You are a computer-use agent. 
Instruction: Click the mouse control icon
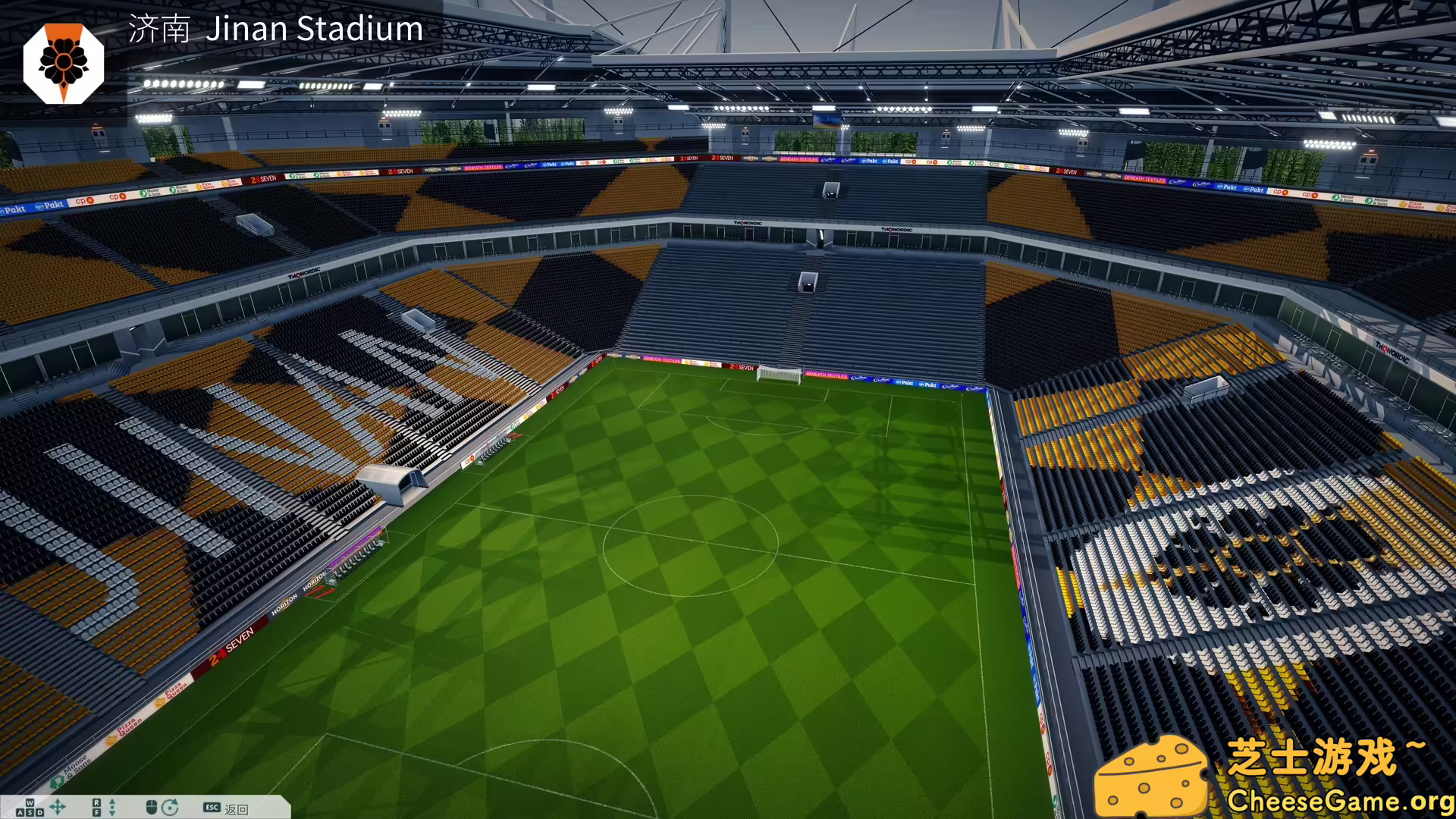click(151, 805)
